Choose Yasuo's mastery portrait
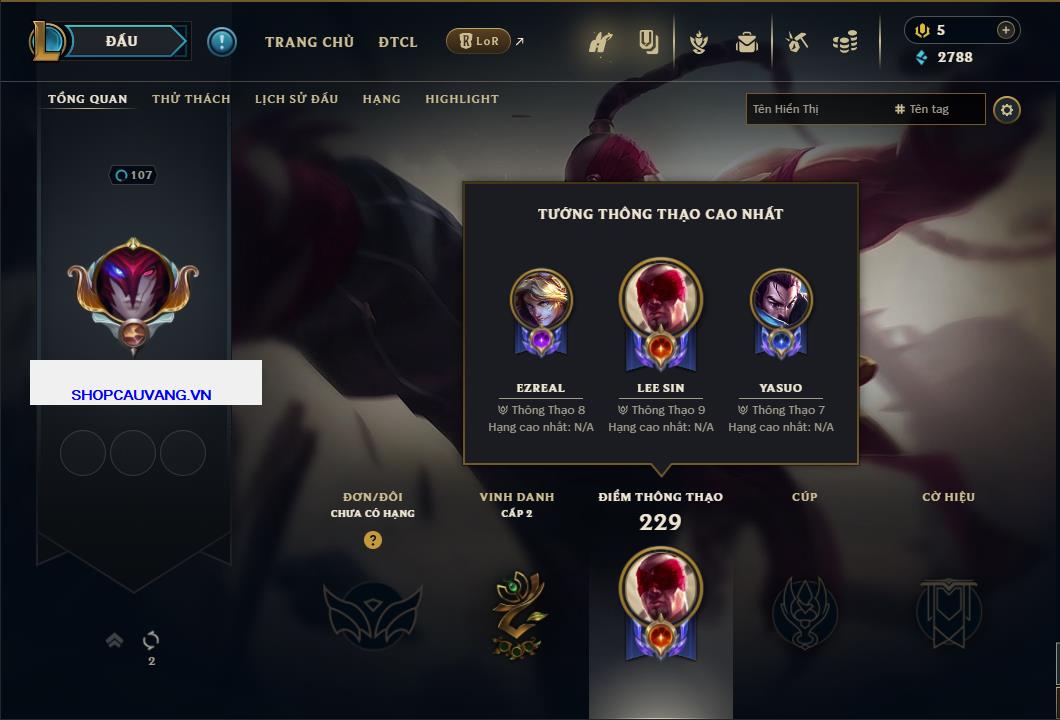 click(781, 301)
